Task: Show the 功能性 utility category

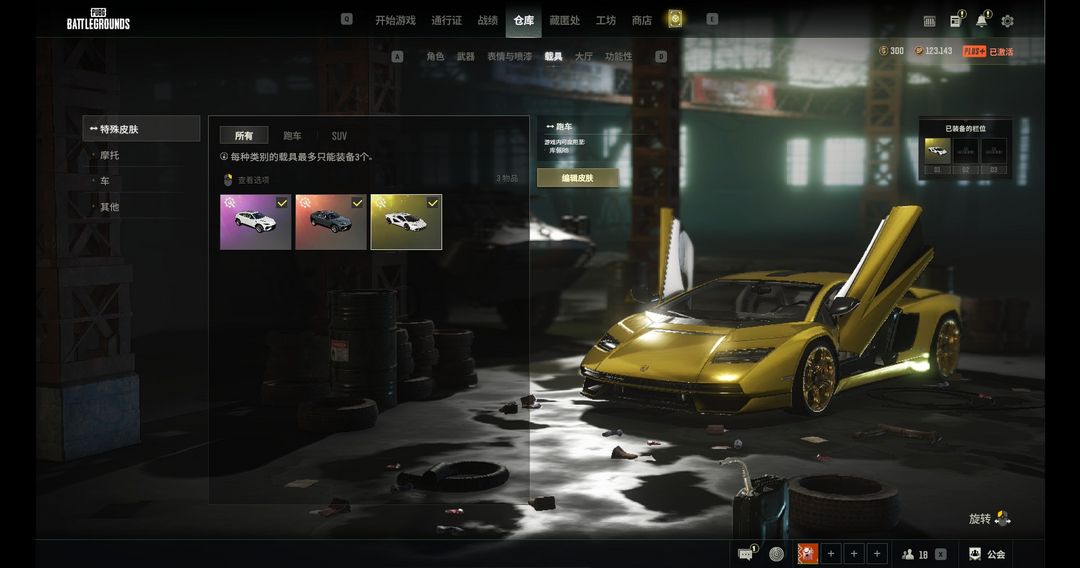Action: (x=618, y=57)
